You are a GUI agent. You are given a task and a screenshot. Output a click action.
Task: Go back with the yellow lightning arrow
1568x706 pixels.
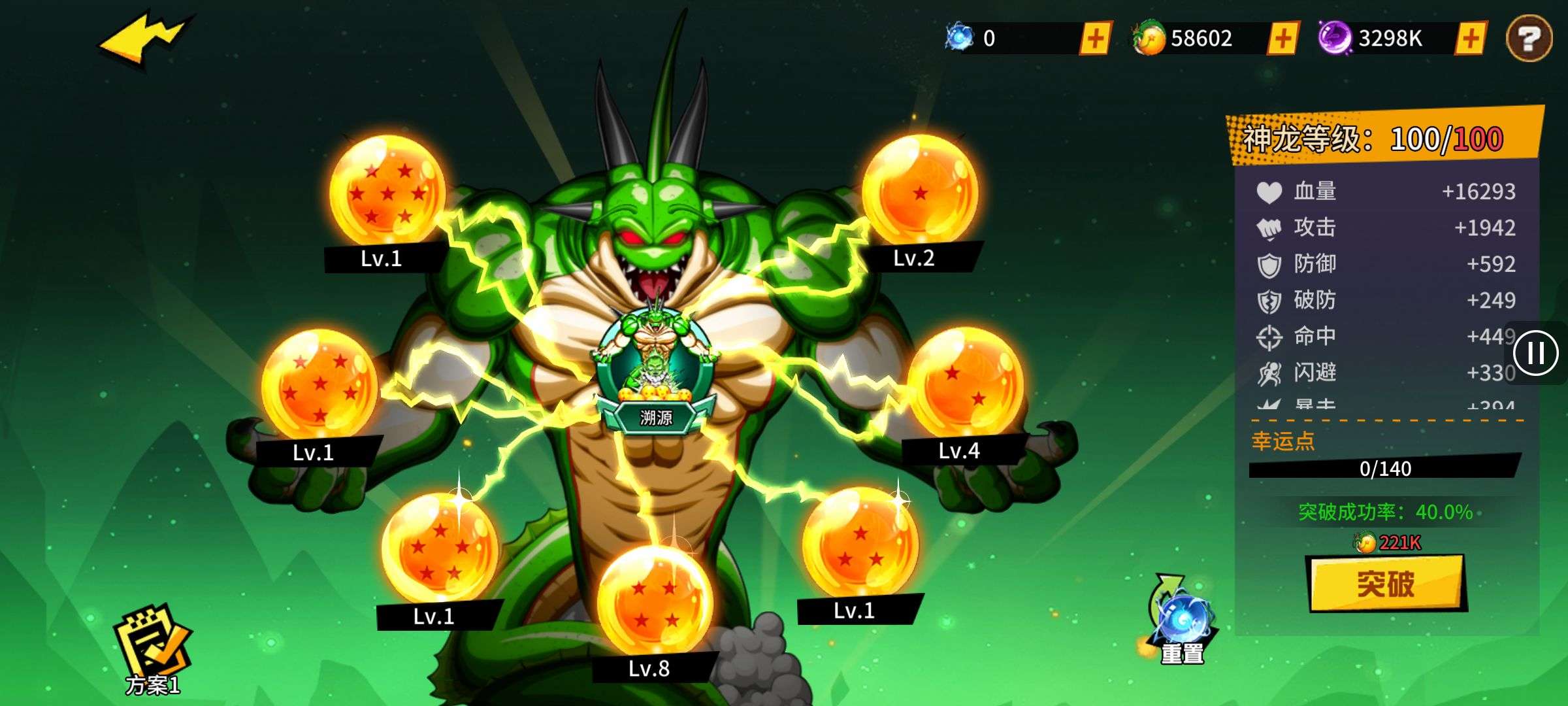145,39
